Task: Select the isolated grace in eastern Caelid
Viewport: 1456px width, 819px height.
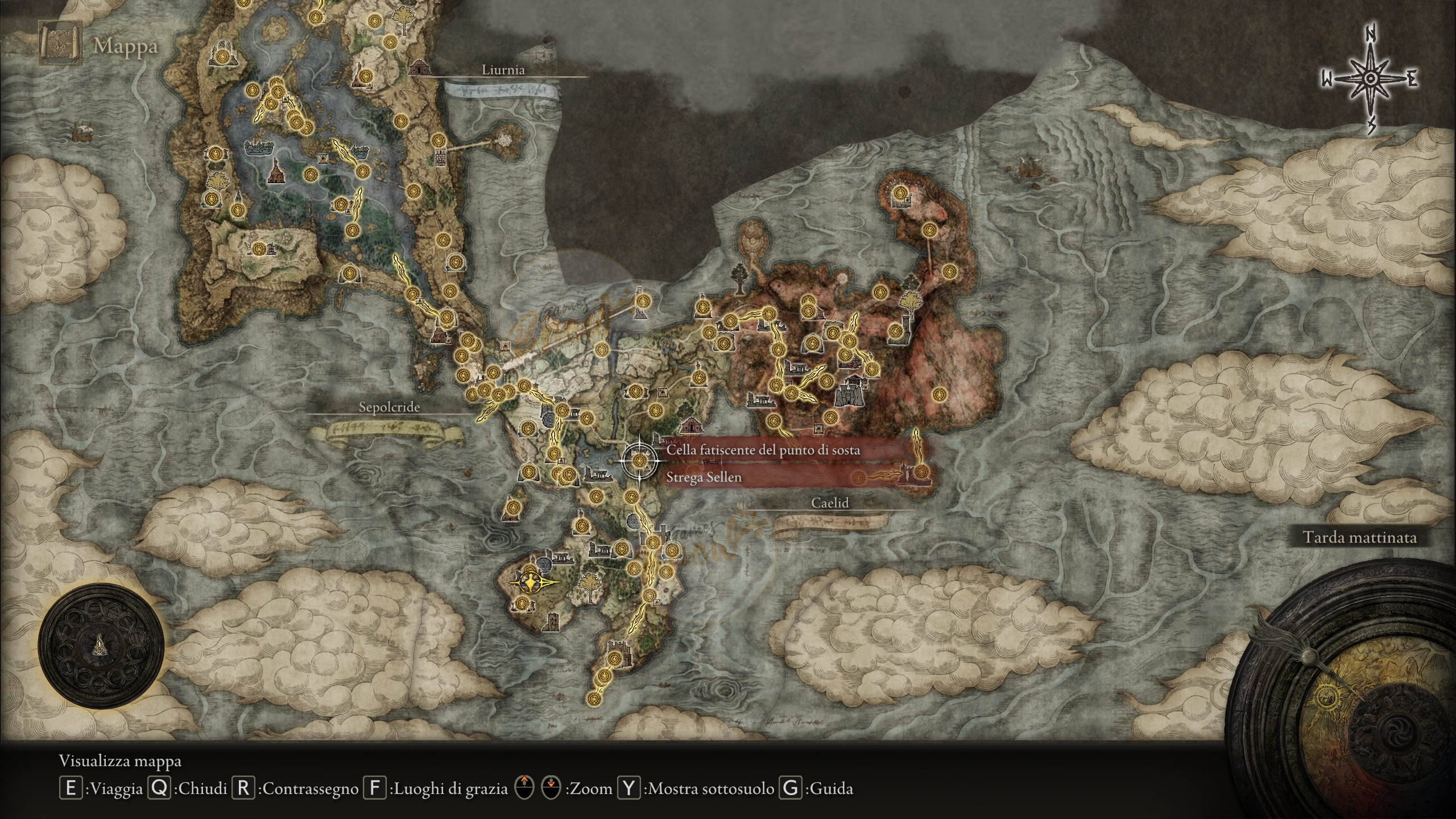Action: [939, 394]
